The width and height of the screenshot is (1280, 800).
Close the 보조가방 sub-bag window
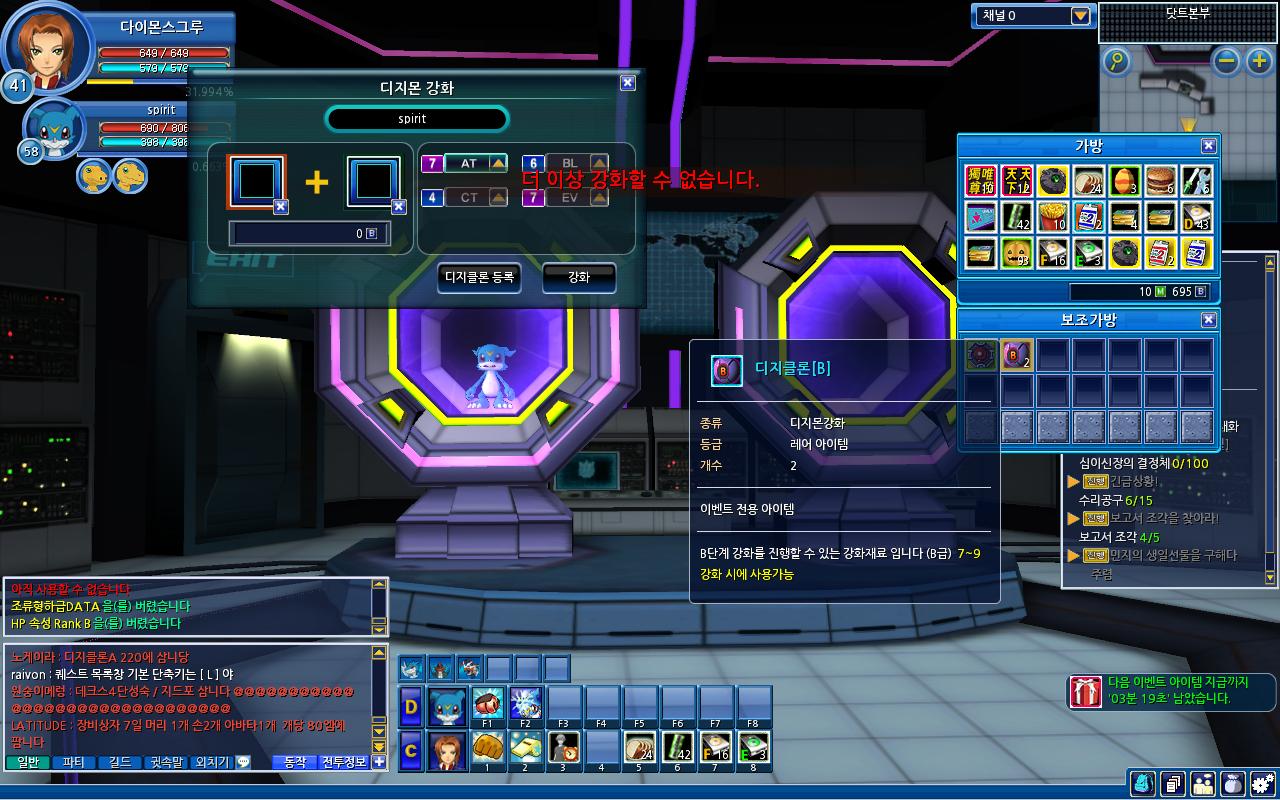[x=1208, y=319]
